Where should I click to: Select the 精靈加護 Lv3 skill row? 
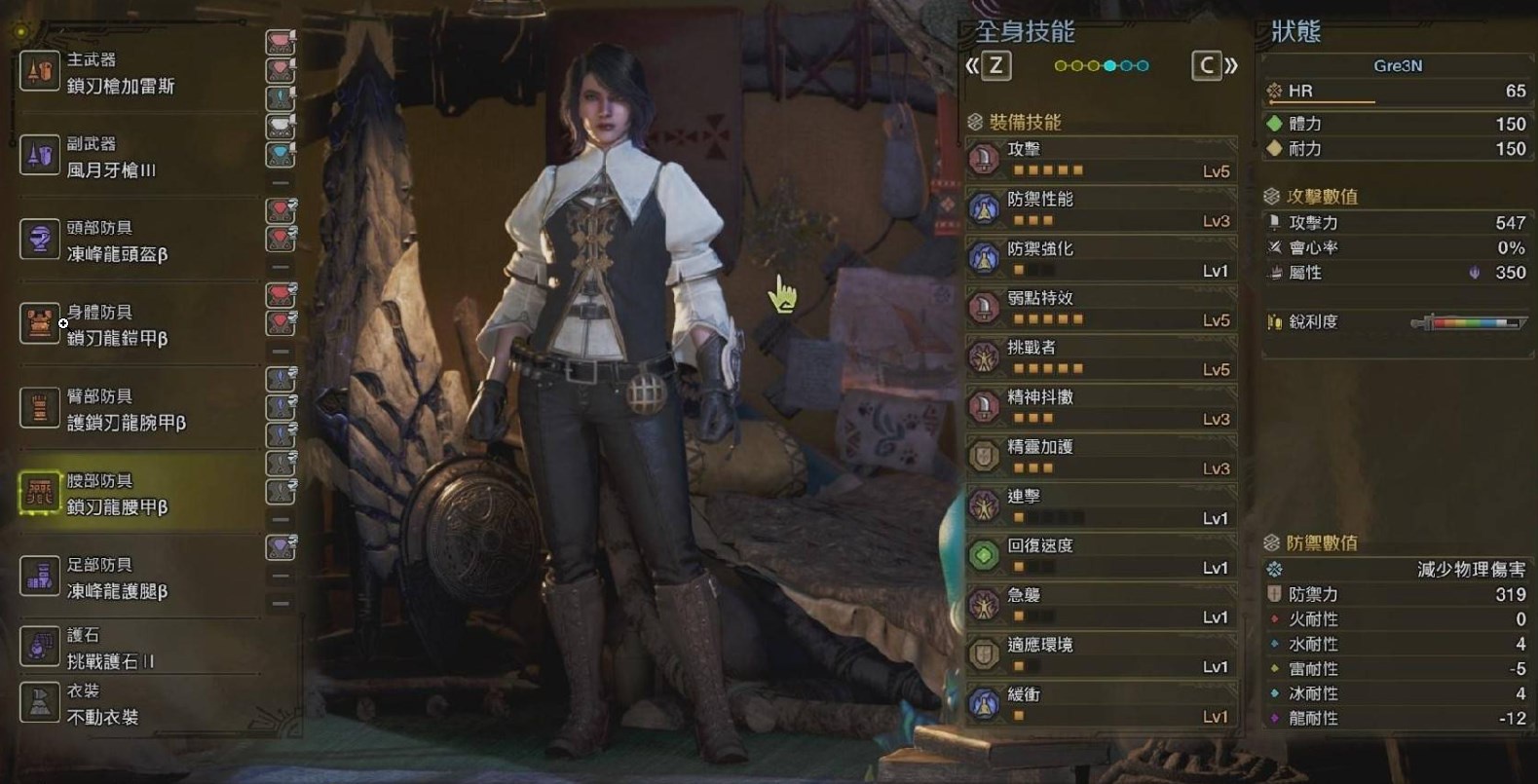[x=1101, y=458]
